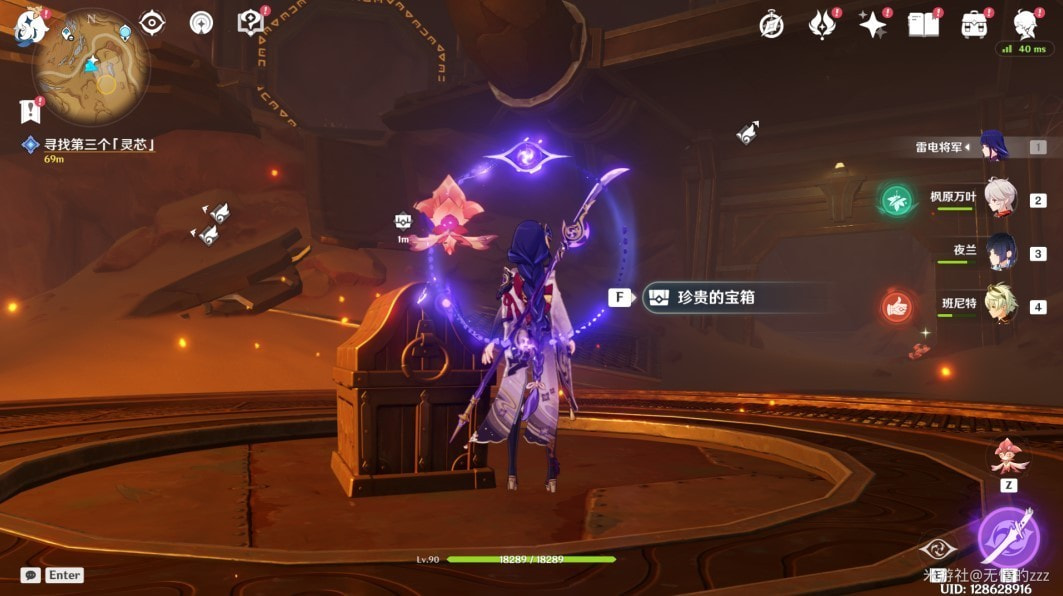The width and height of the screenshot is (1063, 596).
Task: Use the pink seelie gadget icon
Action: (1008, 457)
